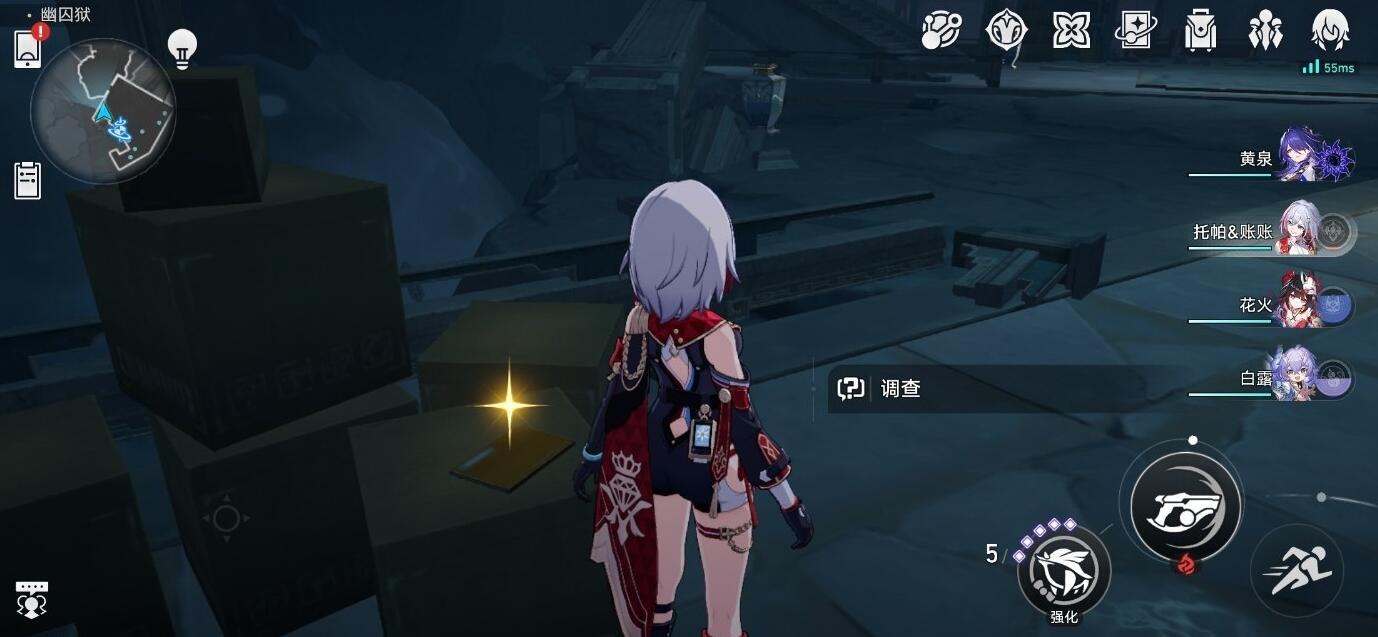The image size is (1378, 637).
Task: Open the mission clipboard icon
Action: [x=28, y=180]
